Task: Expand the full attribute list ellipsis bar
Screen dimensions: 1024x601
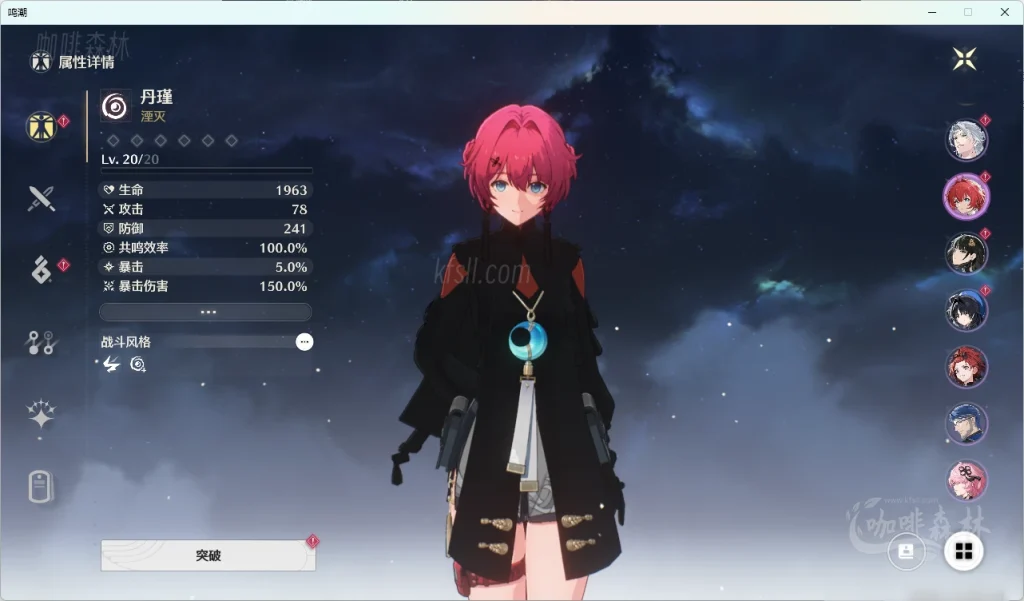Action: [206, 312]
